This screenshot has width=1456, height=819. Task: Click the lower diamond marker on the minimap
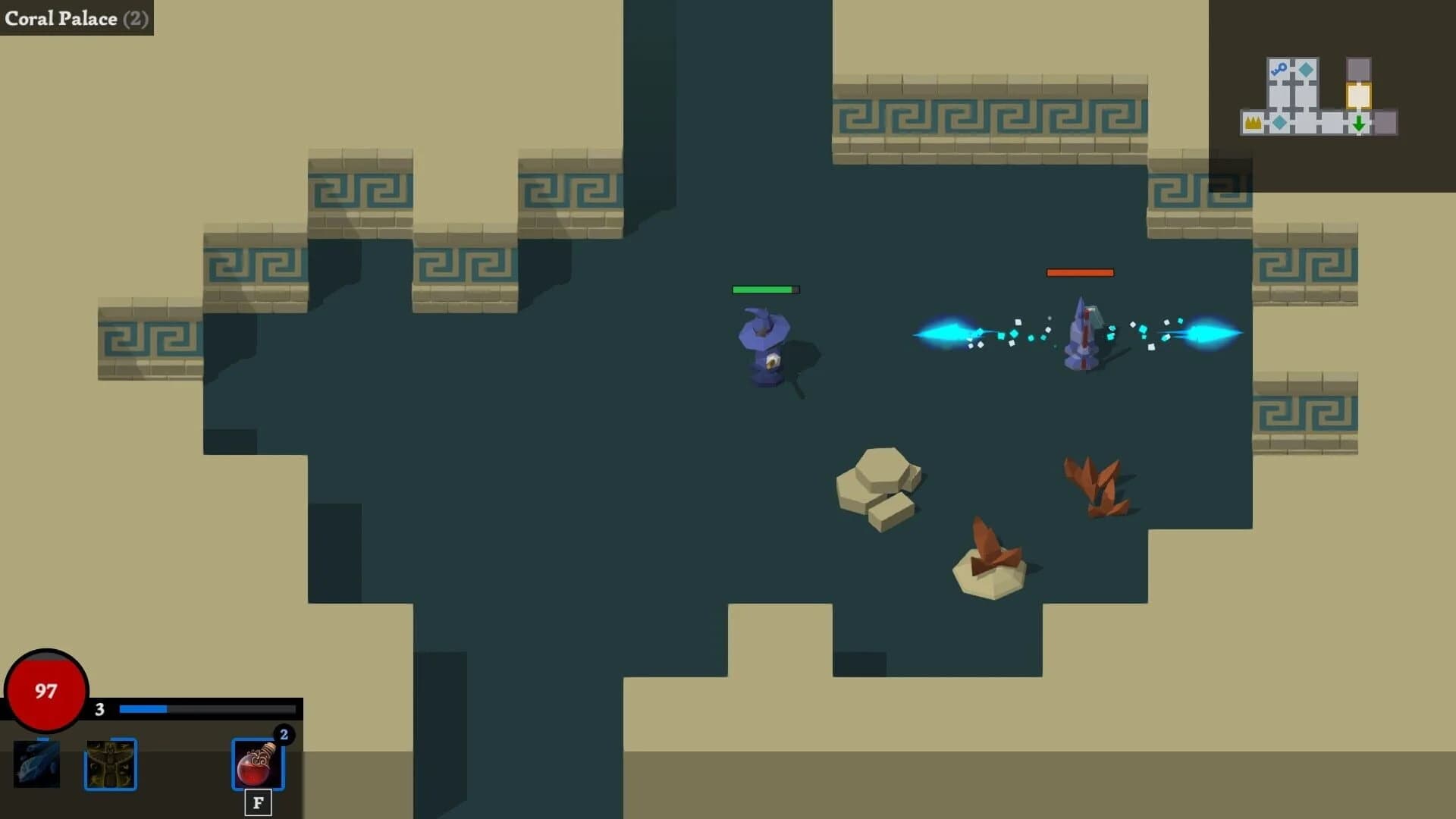pyautogui.click(x=1279, y=123)
